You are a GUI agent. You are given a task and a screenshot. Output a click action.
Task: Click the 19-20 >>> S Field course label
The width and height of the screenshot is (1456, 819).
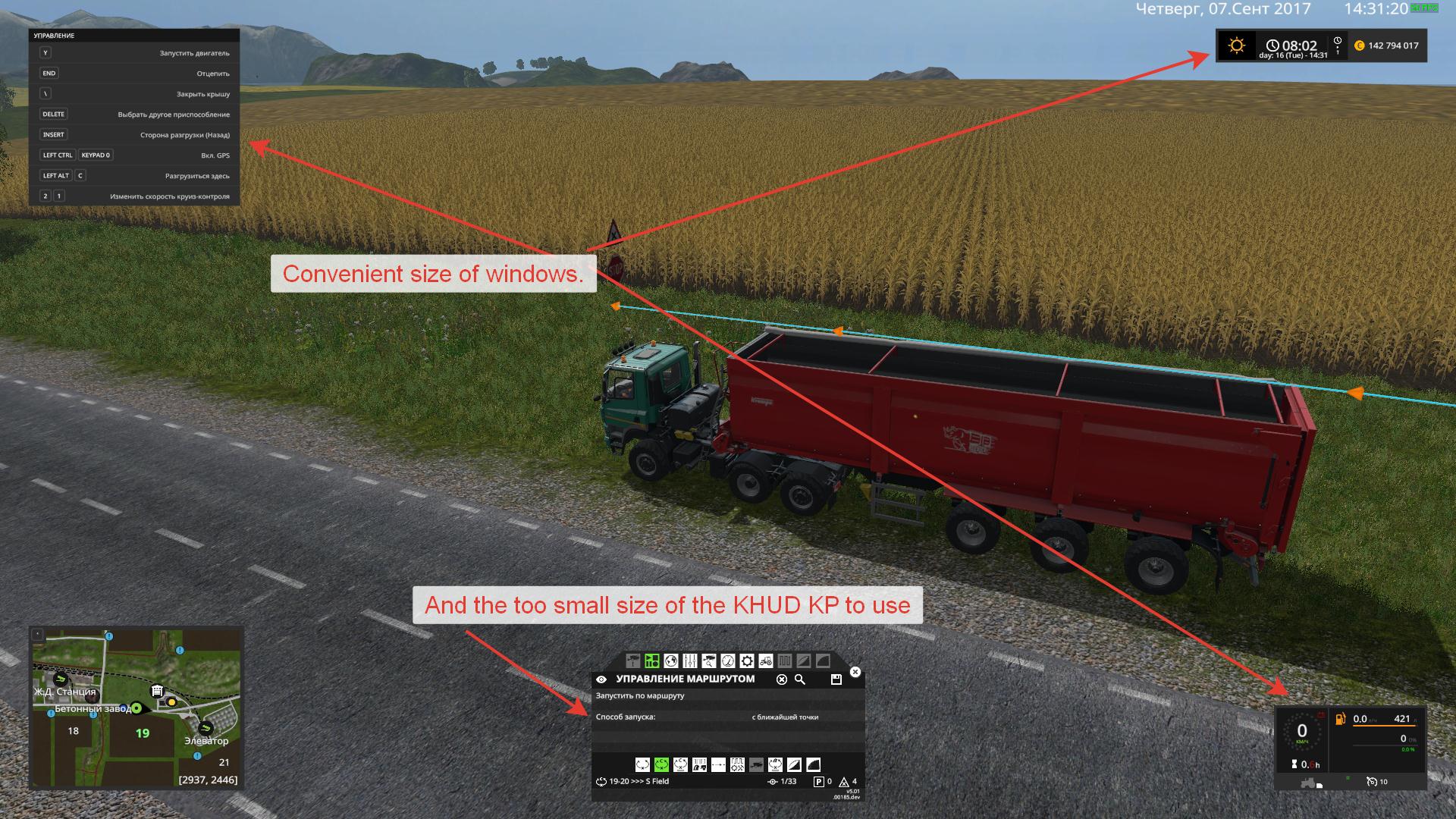pos(641,781)
